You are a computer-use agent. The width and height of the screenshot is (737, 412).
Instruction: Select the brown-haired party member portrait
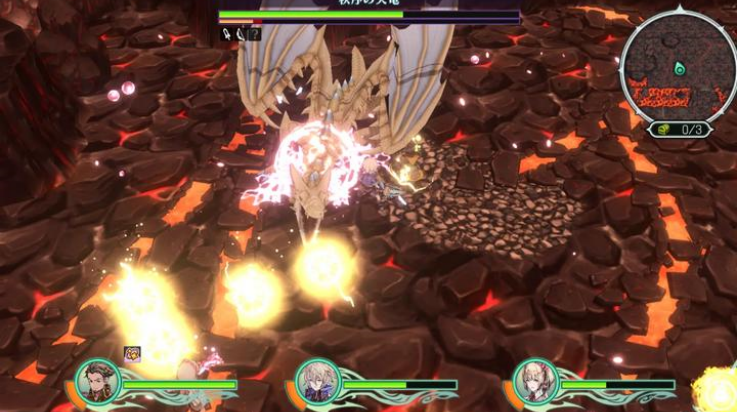100,382
